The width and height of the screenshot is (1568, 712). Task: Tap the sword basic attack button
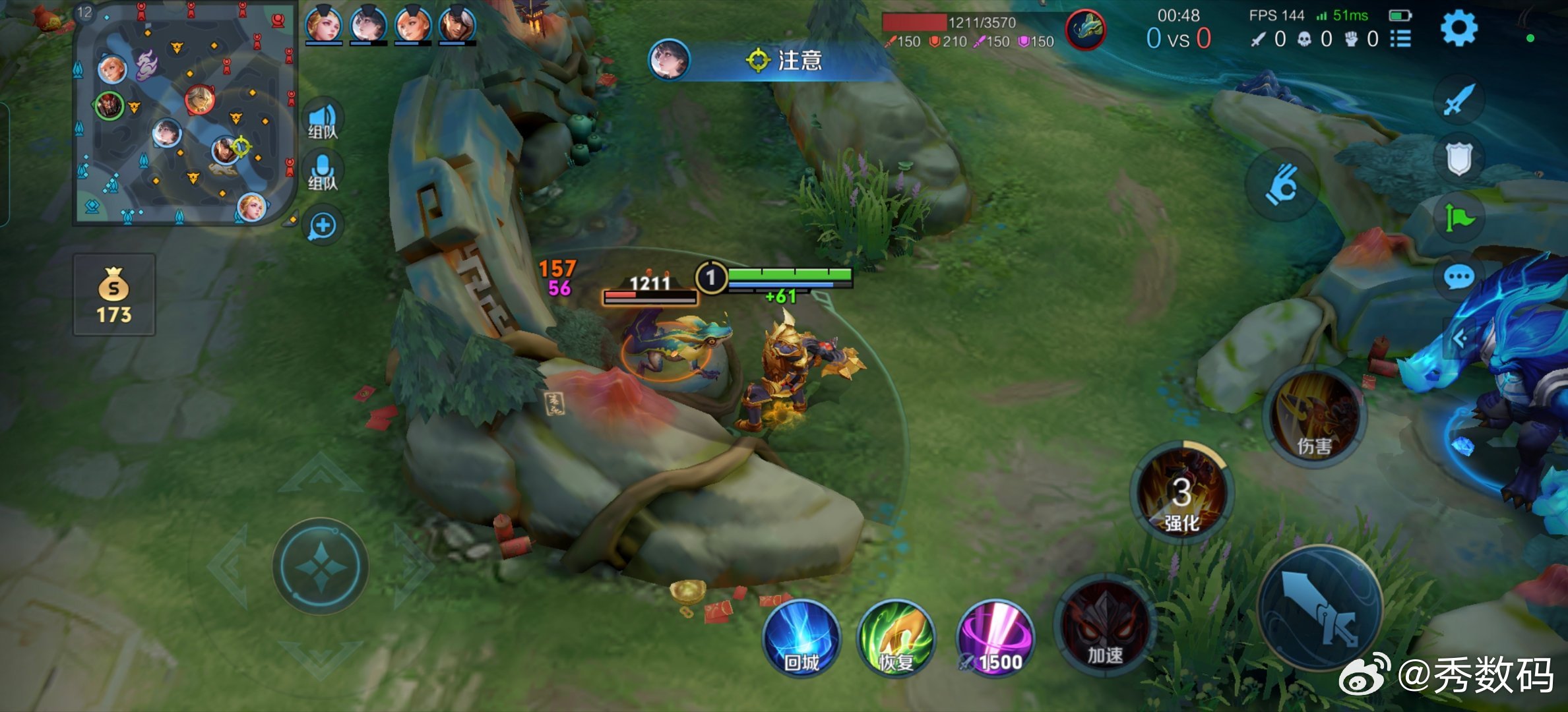pos(1320,608)
